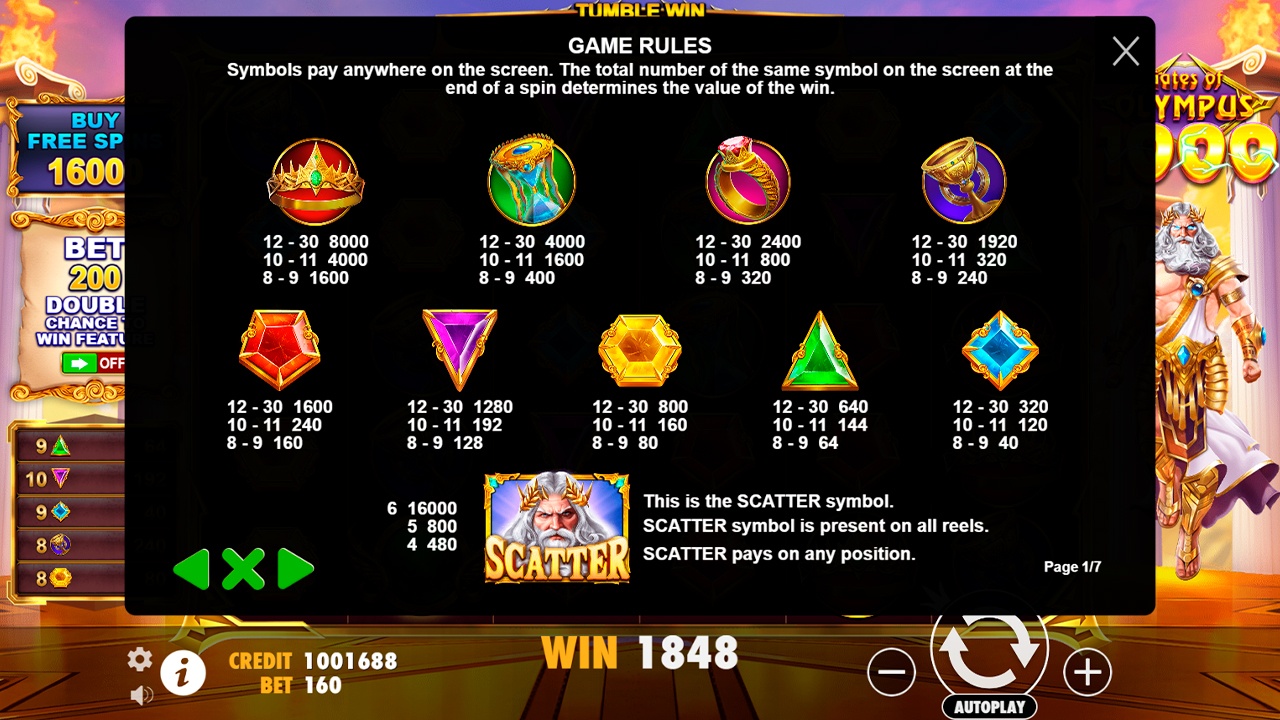Screen dimensions: 1280x720
Task: Decrease the bet with the minus button
Action: (x=891, y=673)
